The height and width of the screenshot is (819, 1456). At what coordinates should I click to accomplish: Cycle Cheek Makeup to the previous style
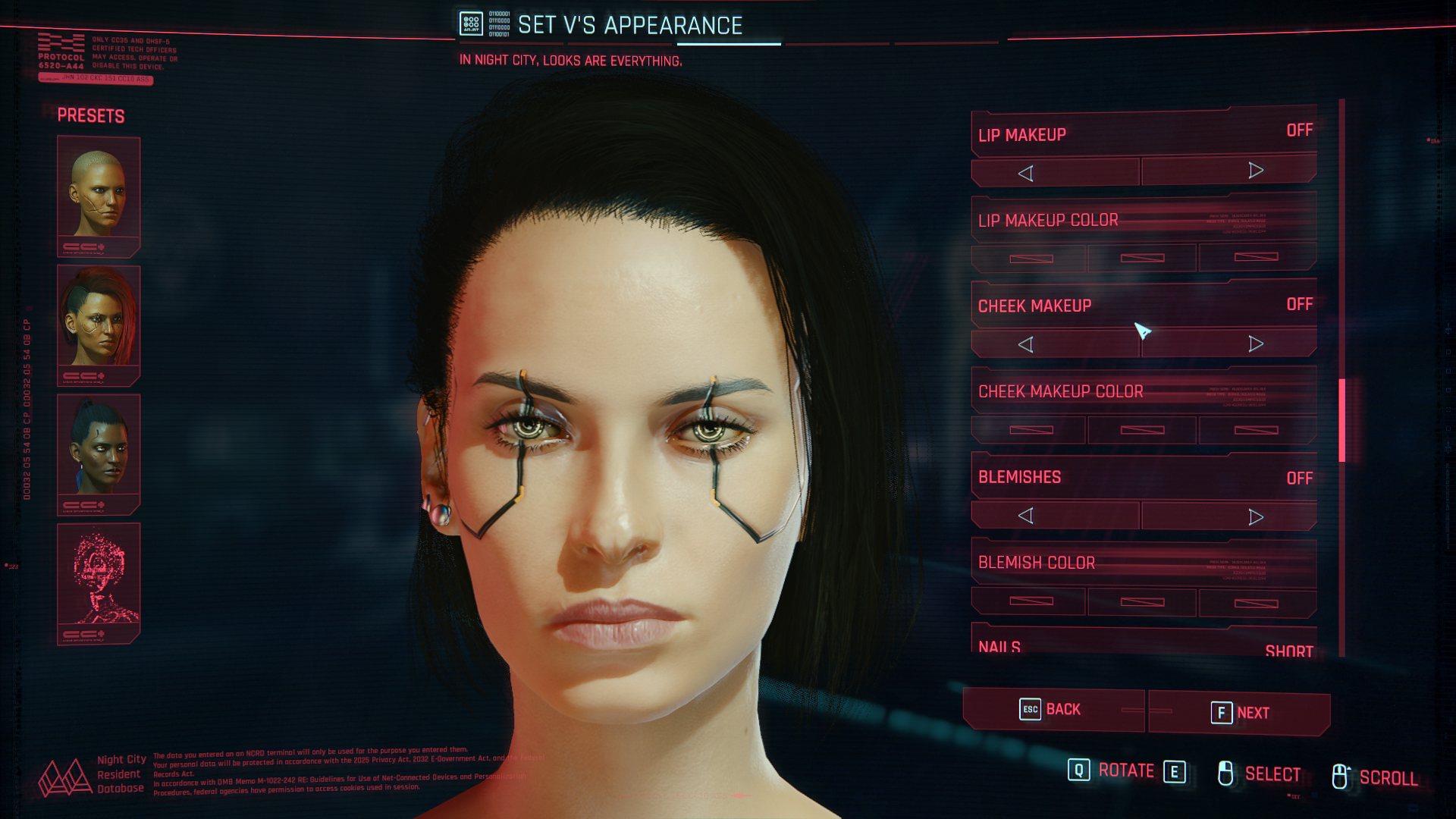pyautogui.click(x=1025, y=345)
